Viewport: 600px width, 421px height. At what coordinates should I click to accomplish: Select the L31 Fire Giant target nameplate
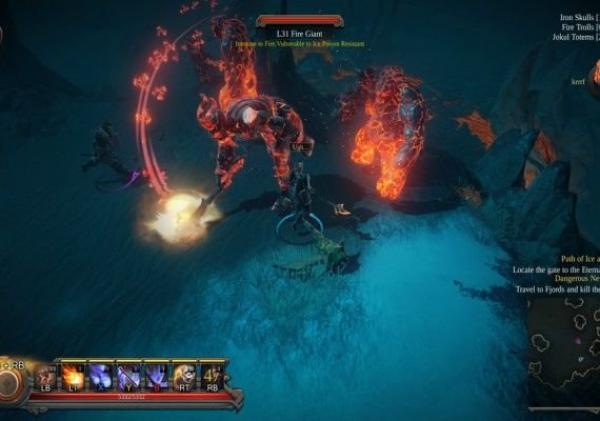point(299,33)
